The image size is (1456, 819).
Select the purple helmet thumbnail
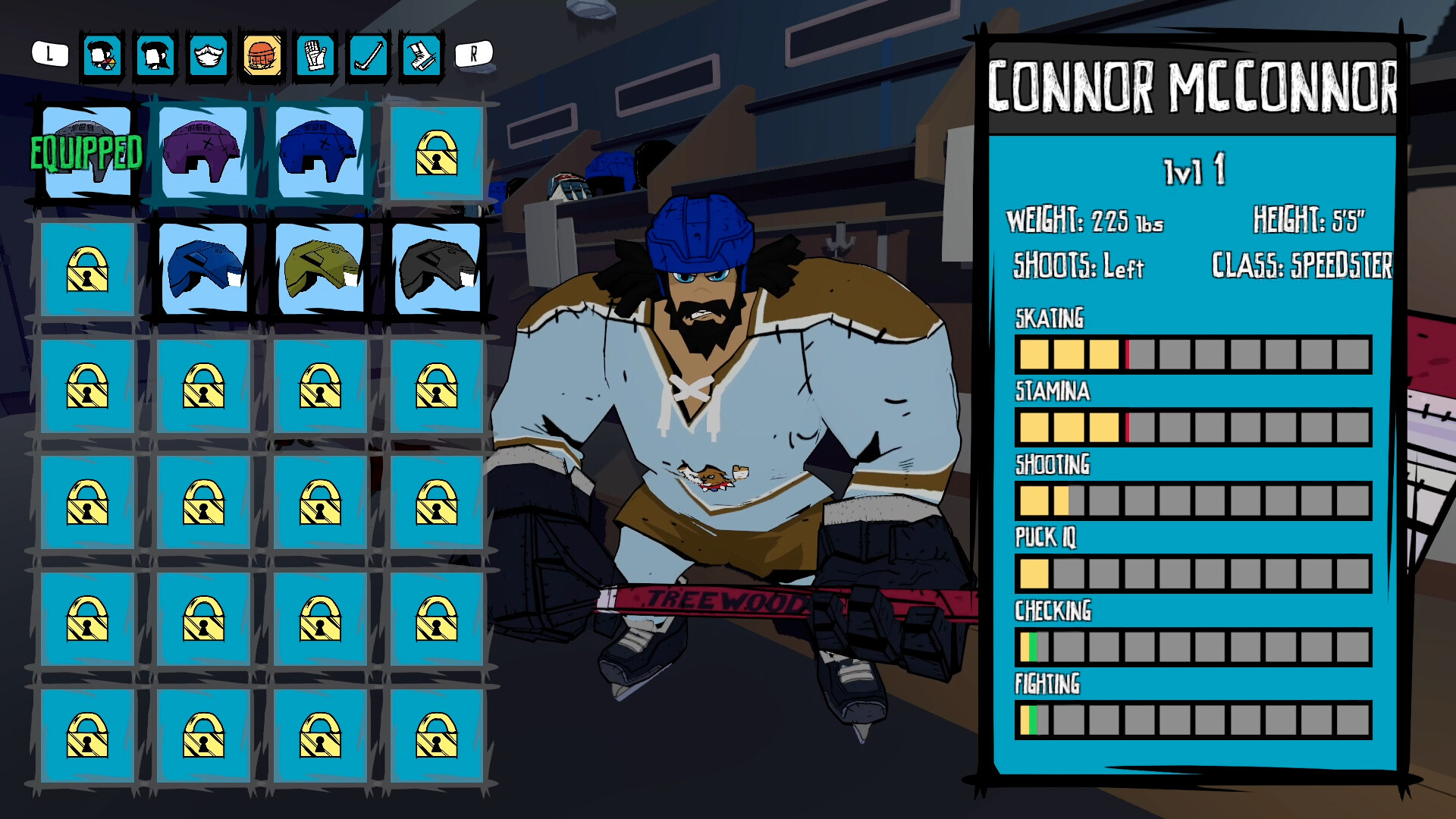(201, 153)
